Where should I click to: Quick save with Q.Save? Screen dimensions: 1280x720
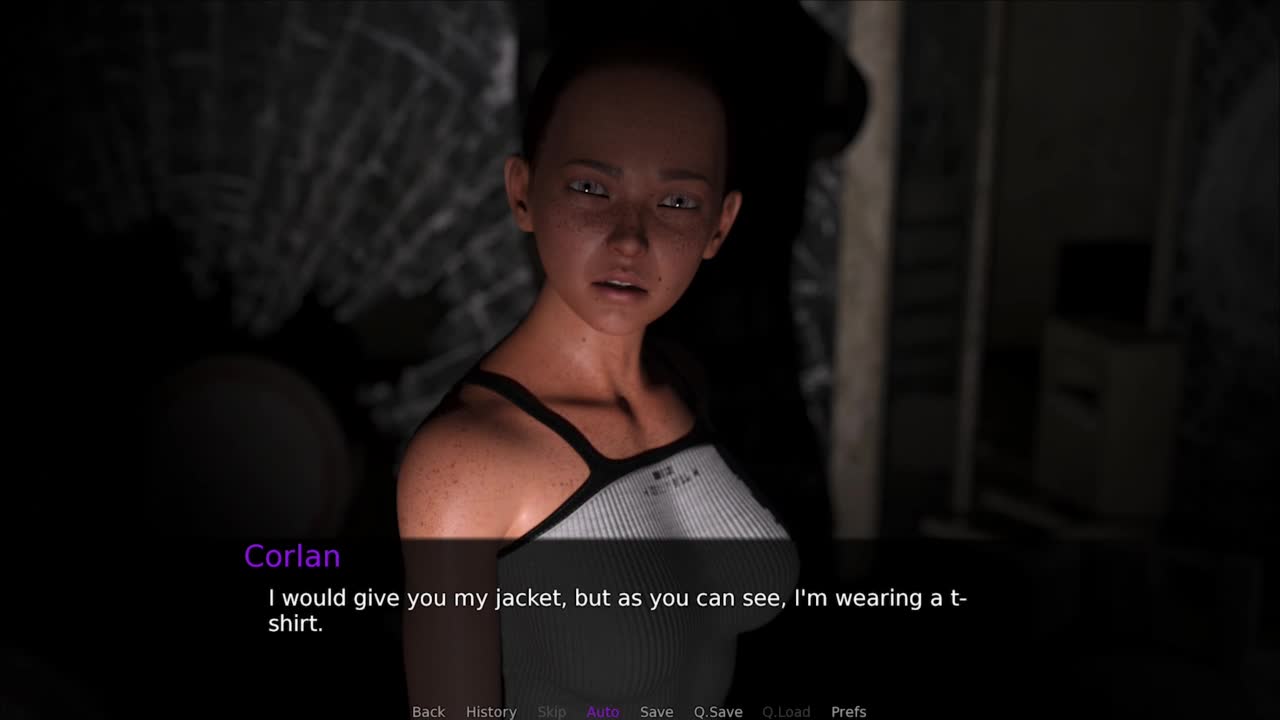tap(718, 711)
